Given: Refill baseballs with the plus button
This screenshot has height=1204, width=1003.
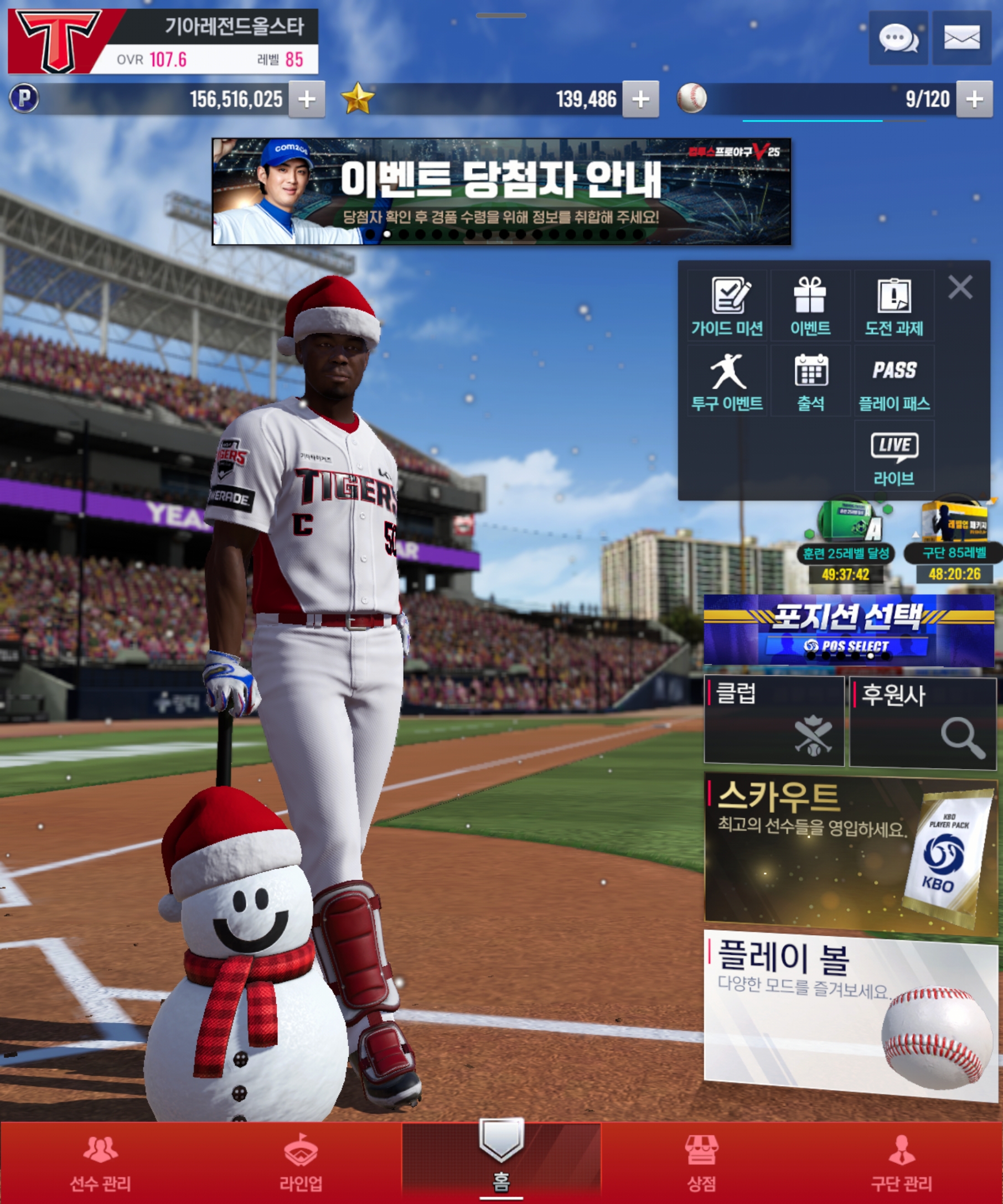Looking at the screenshot, I should 974,100.
